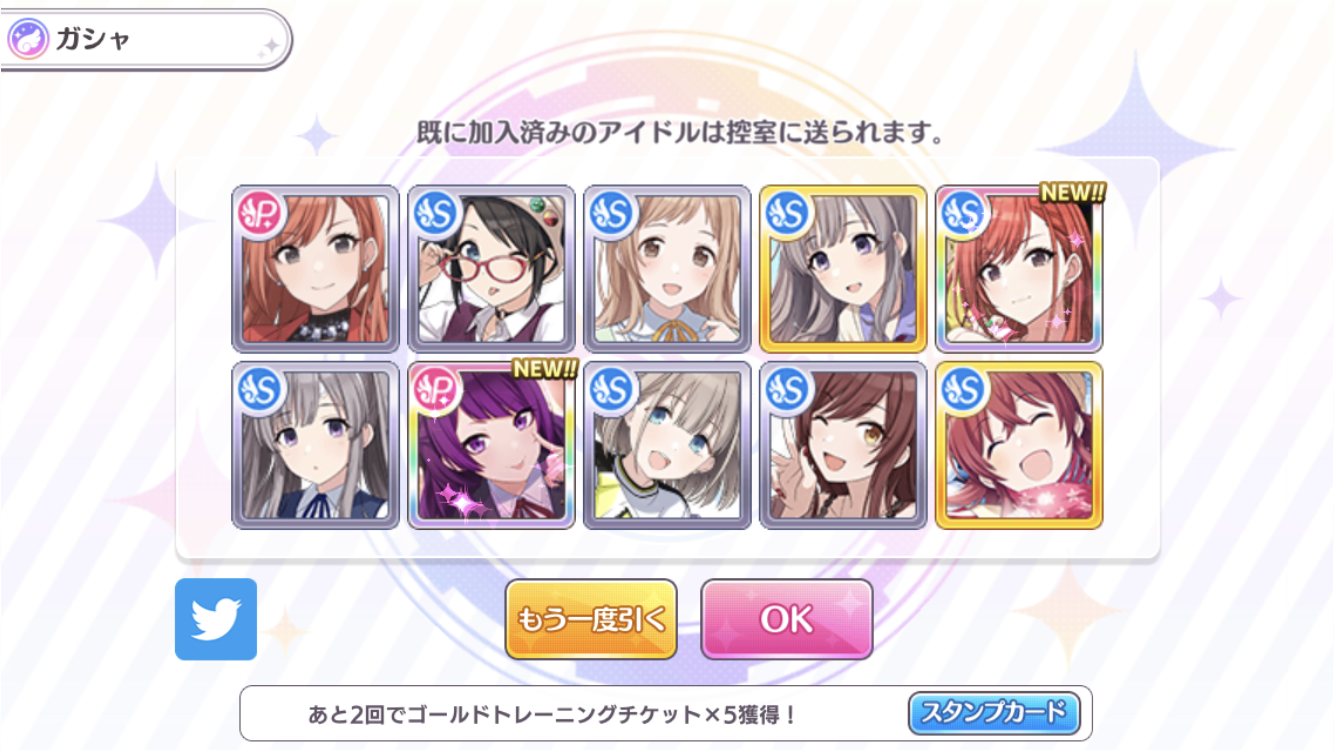Image resolution: width=1334 pixels, height=750 pixels.
Task: Choose the laughing red-haired idol with closed eyes
Action: (x=1019, y=445)
